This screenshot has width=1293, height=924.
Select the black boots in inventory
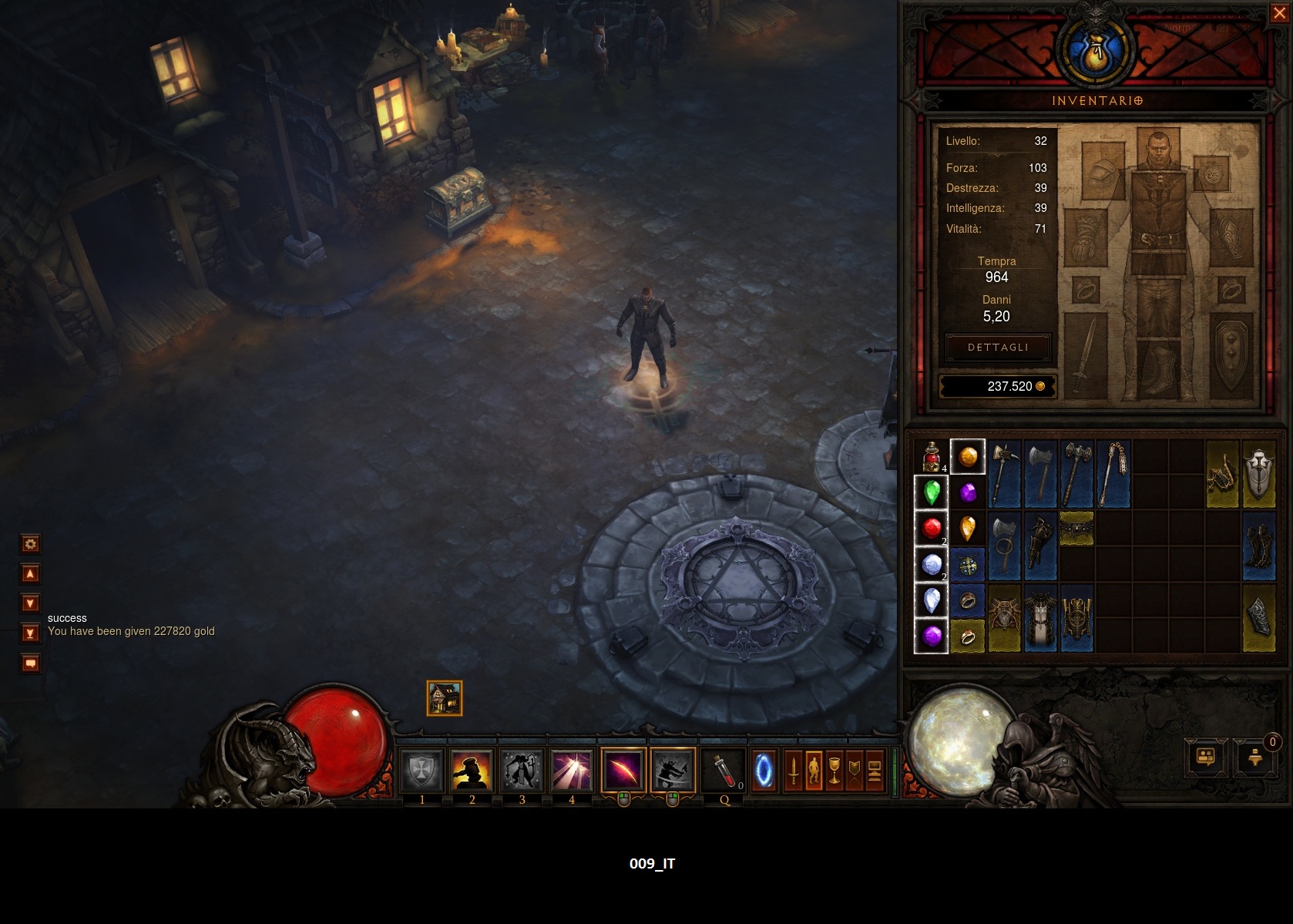[x=1259, y=546]
